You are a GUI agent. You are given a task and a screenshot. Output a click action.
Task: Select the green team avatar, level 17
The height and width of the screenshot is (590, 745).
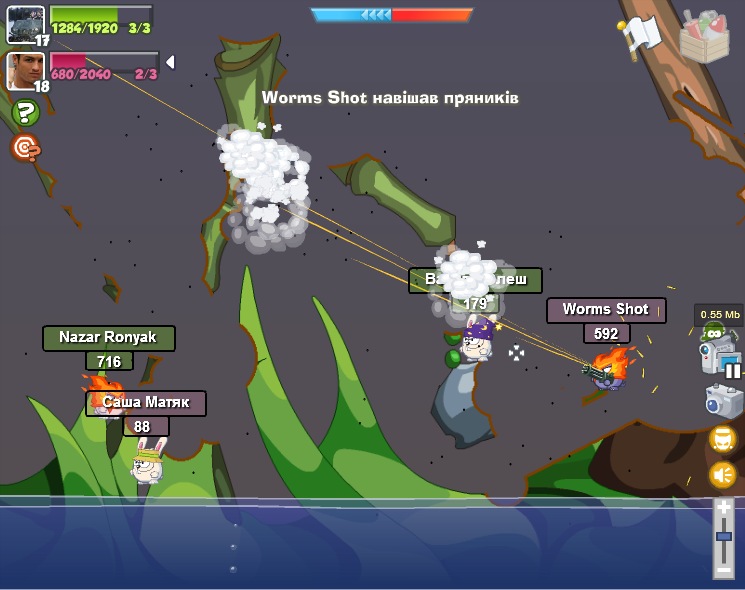pos(25,23)
